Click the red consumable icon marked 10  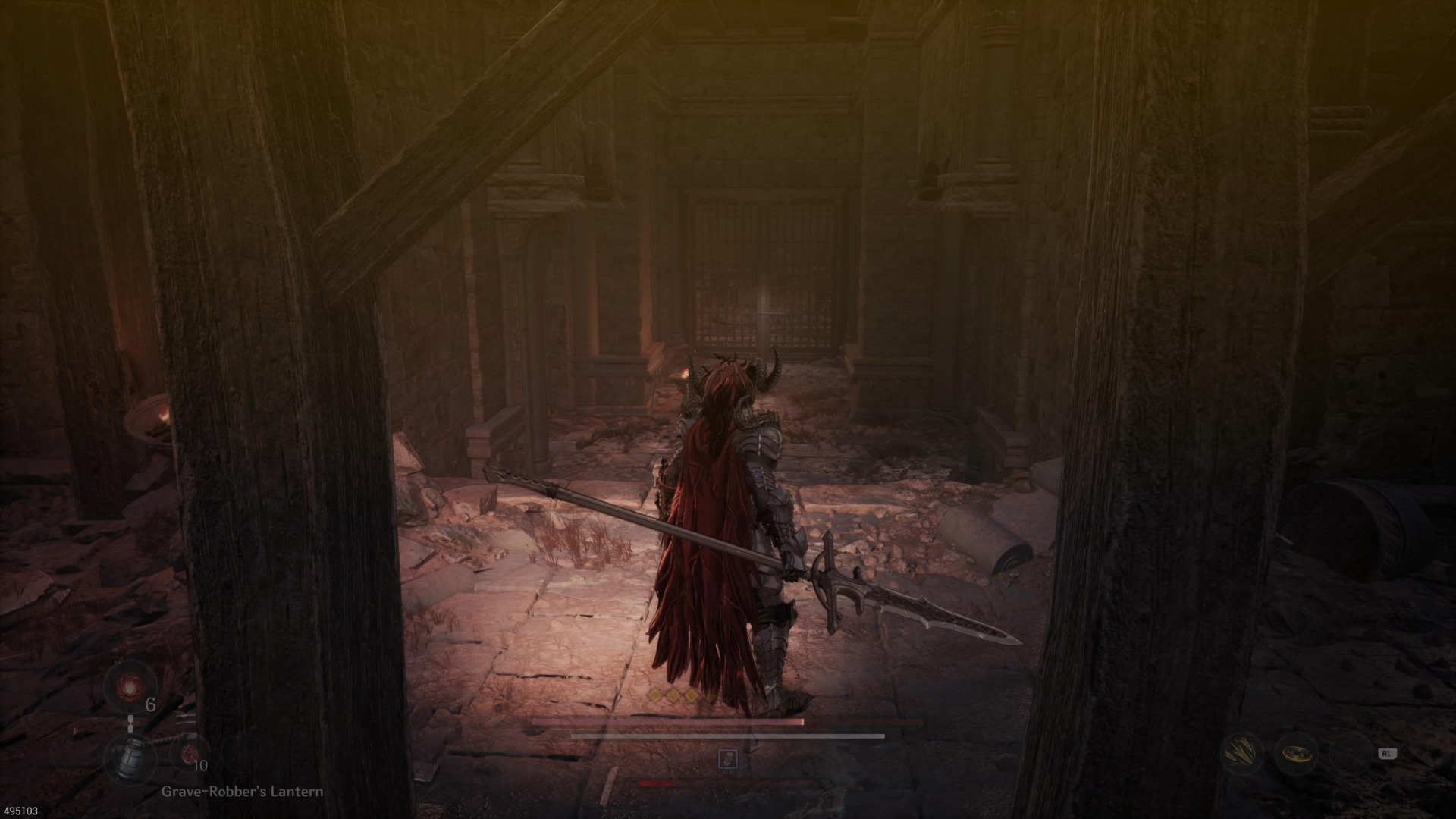(x=190, y=754)
